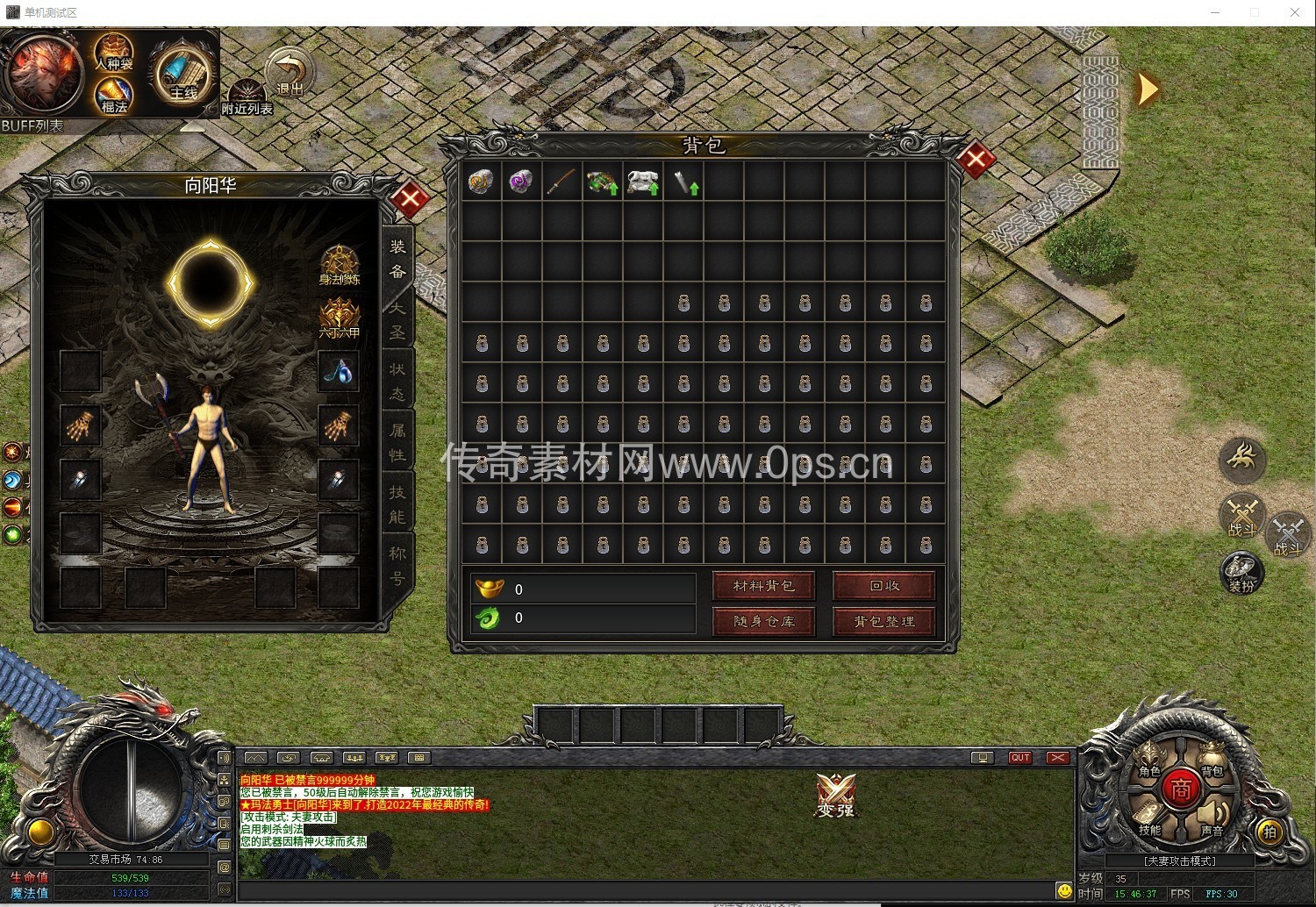
Task: Close the 背包 inventory window
Action: point(975,161)
